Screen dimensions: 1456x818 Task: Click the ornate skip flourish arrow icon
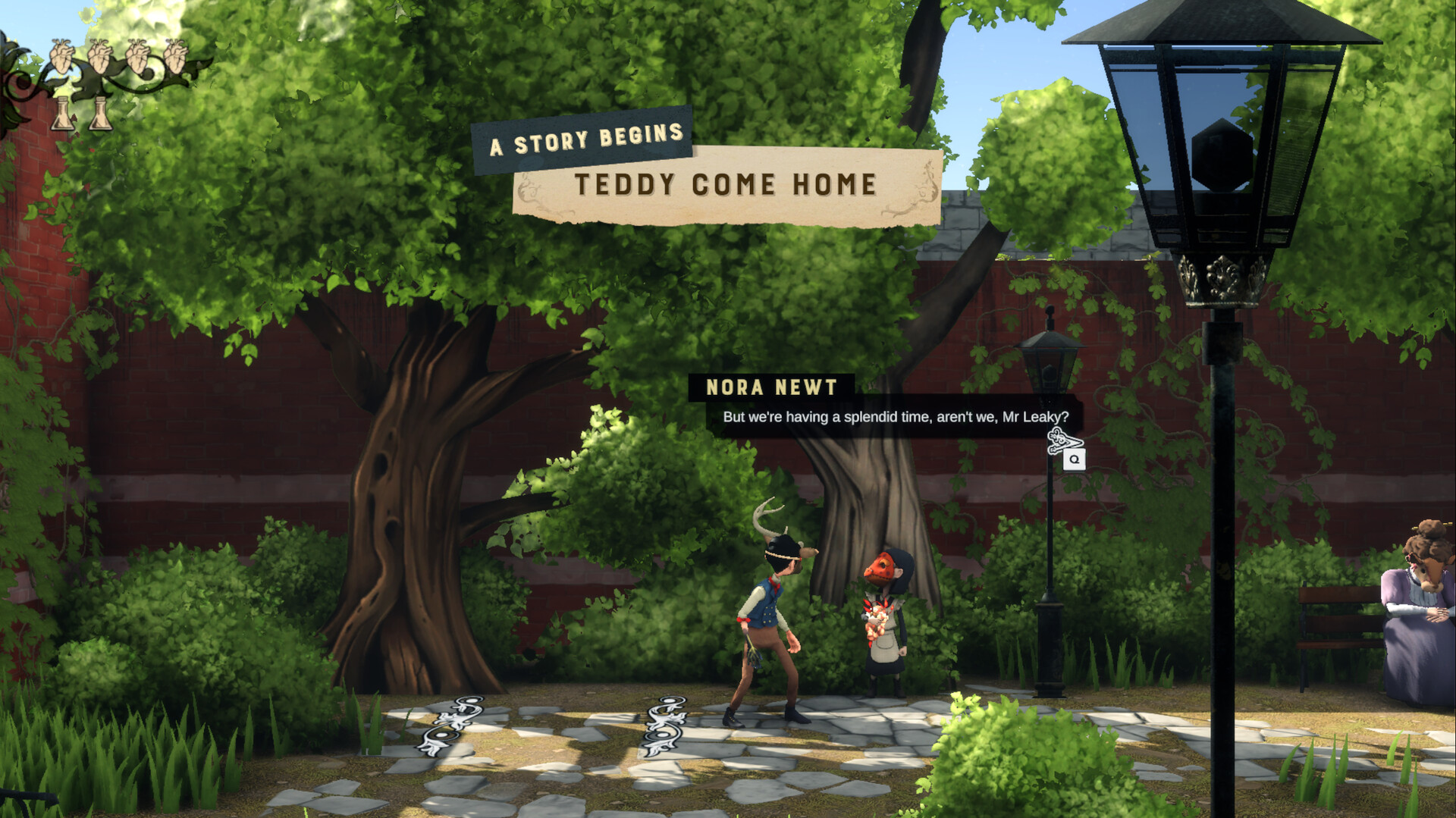(1065, 441)
